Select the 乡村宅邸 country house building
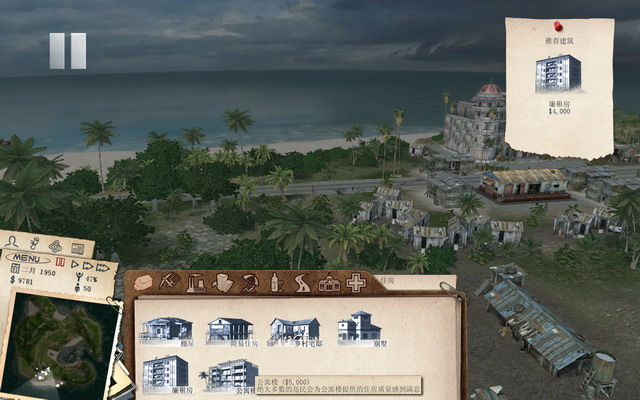Viewport: 640px width, 400px height. click(294, 330)
